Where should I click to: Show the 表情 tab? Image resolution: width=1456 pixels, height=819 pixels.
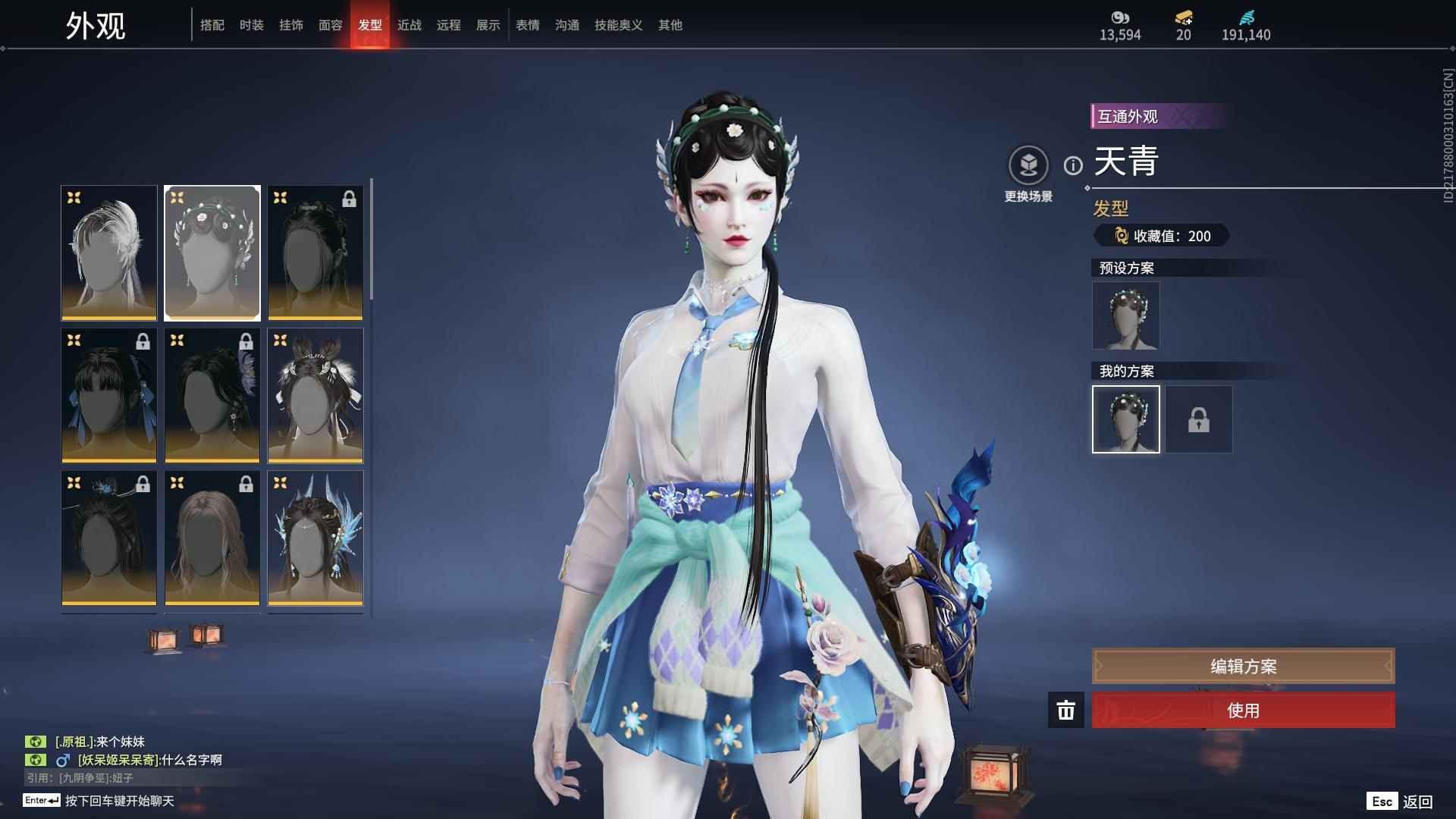[x=528, y=25]
